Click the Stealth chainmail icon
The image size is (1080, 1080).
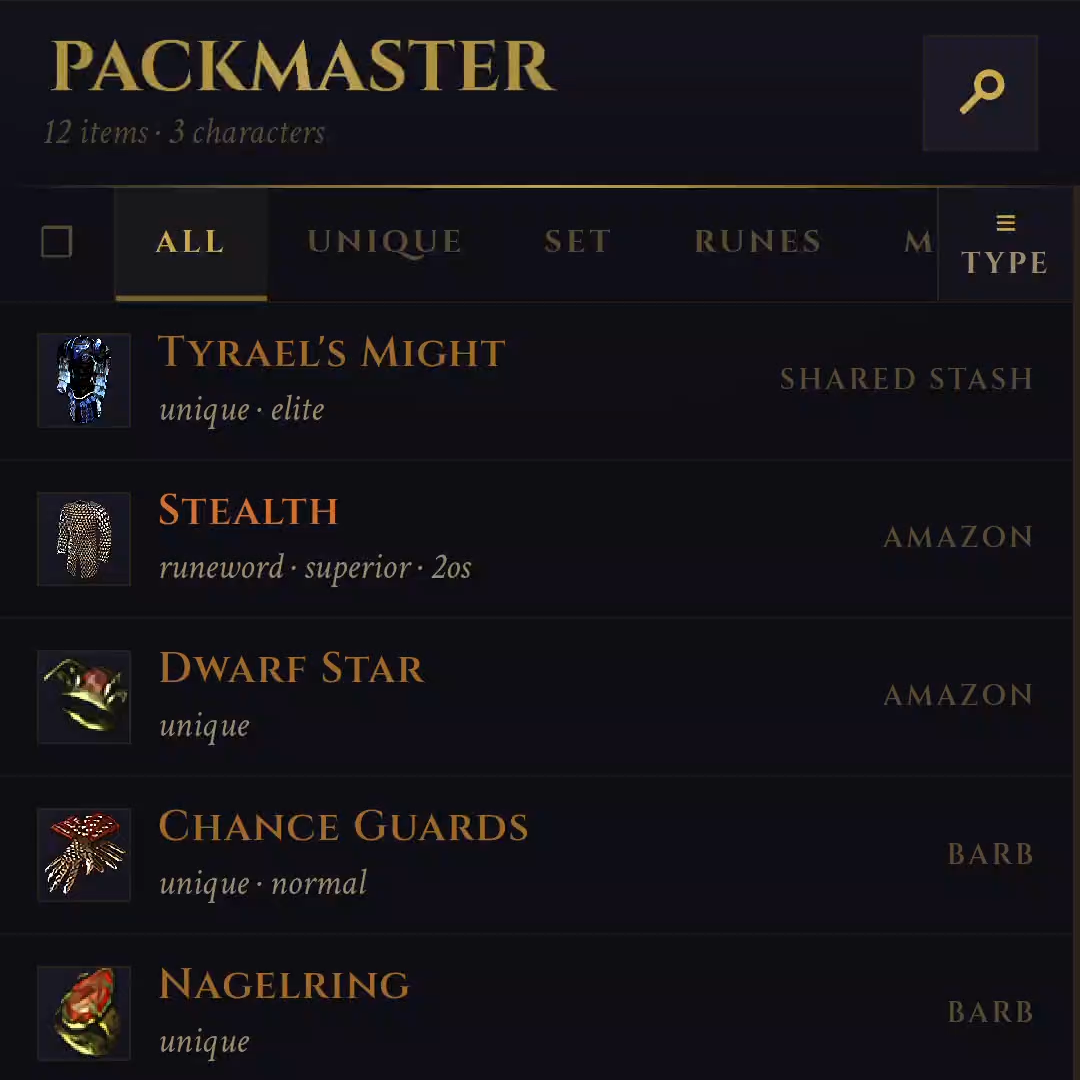(84, 538)
